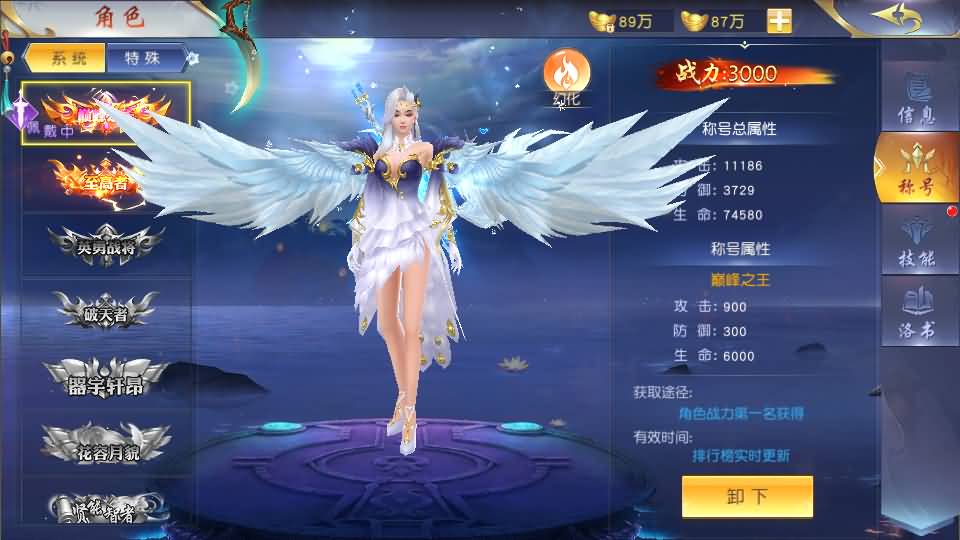This screenshot has height=540, width=960.
Task: Click the currently worn top title entry
Action: [106, 113]
